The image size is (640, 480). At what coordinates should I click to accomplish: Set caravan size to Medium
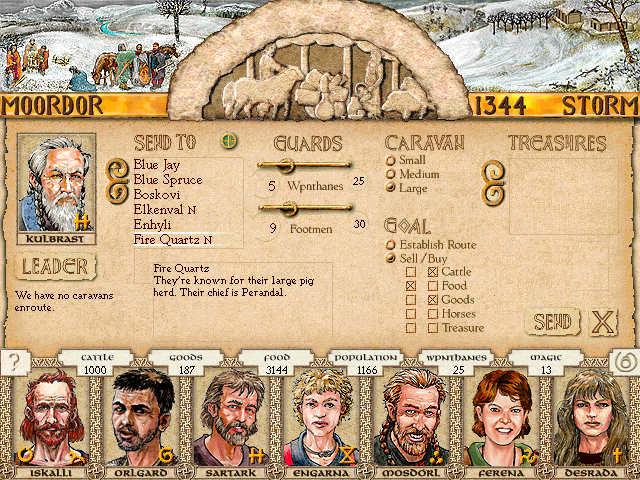pos(391,175)
